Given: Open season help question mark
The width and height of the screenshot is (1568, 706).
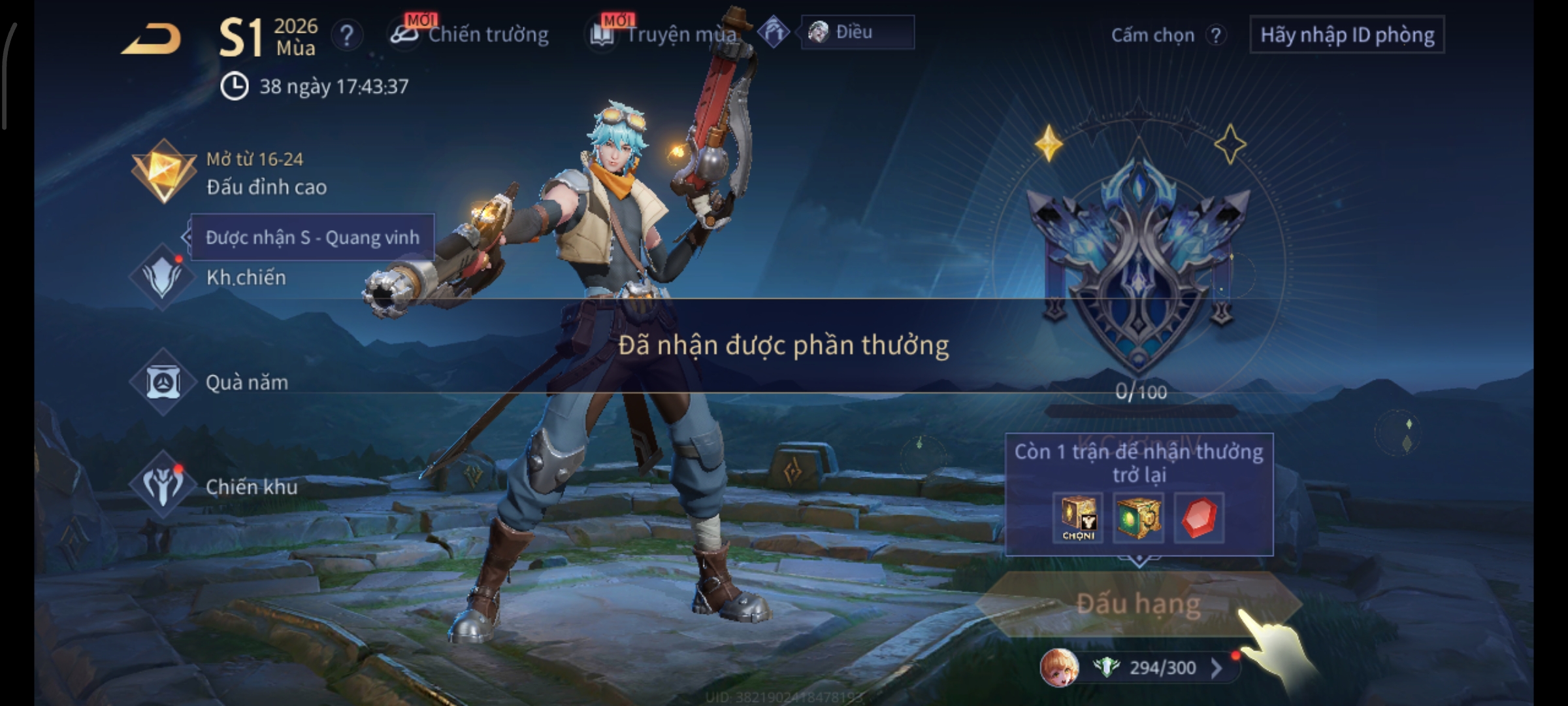Looking at the screenshot, I should point(346,35).
